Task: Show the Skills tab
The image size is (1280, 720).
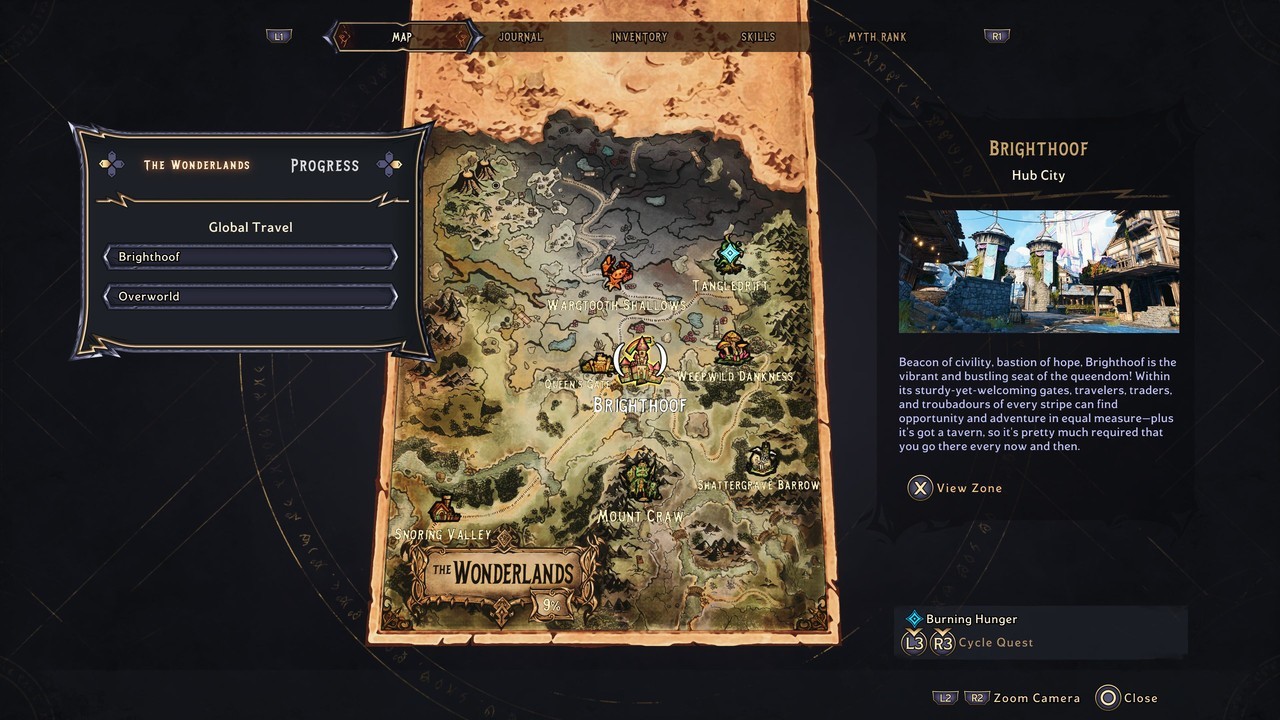Action: coord(758,37)
